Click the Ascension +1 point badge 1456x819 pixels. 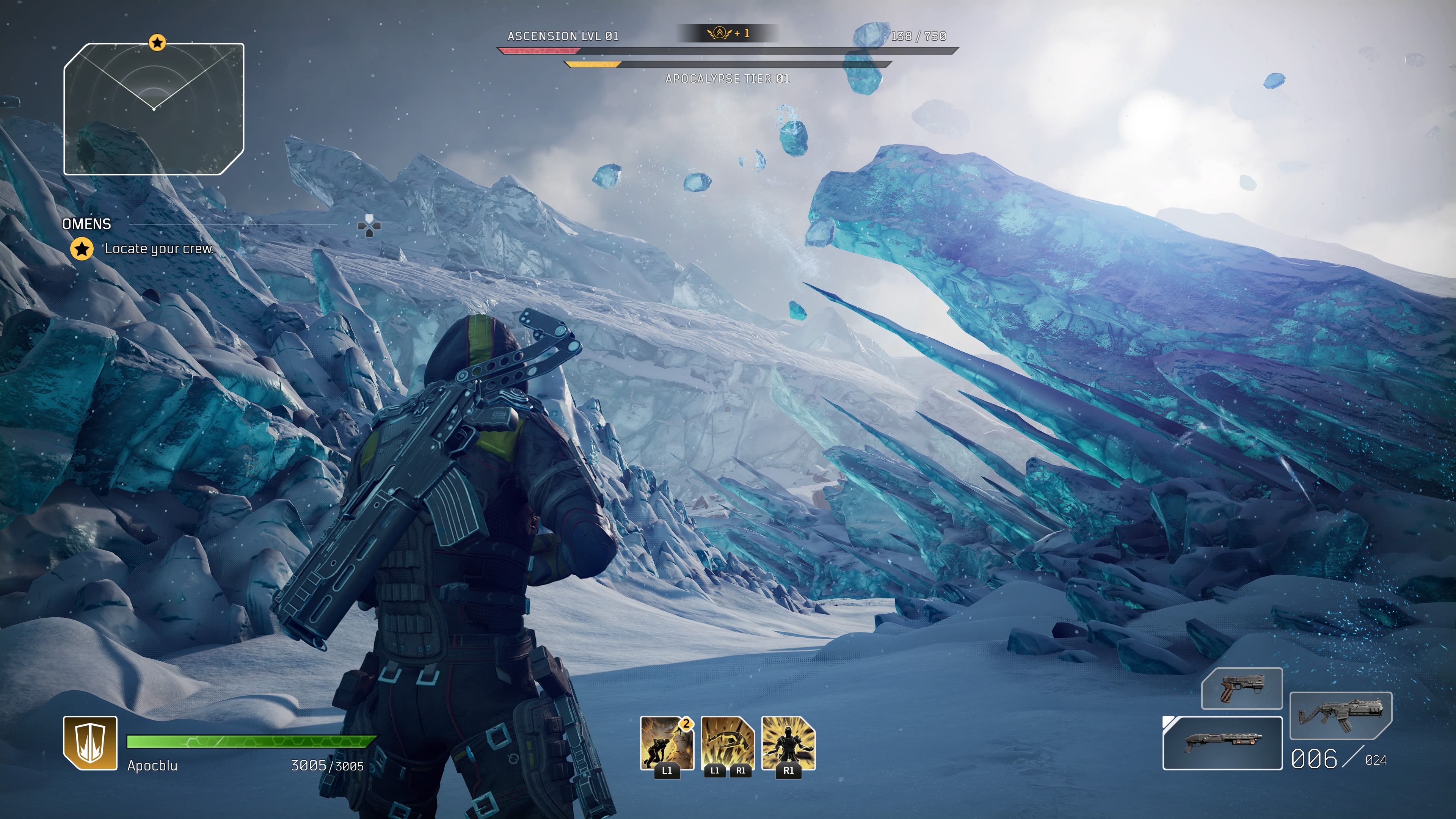728,33
